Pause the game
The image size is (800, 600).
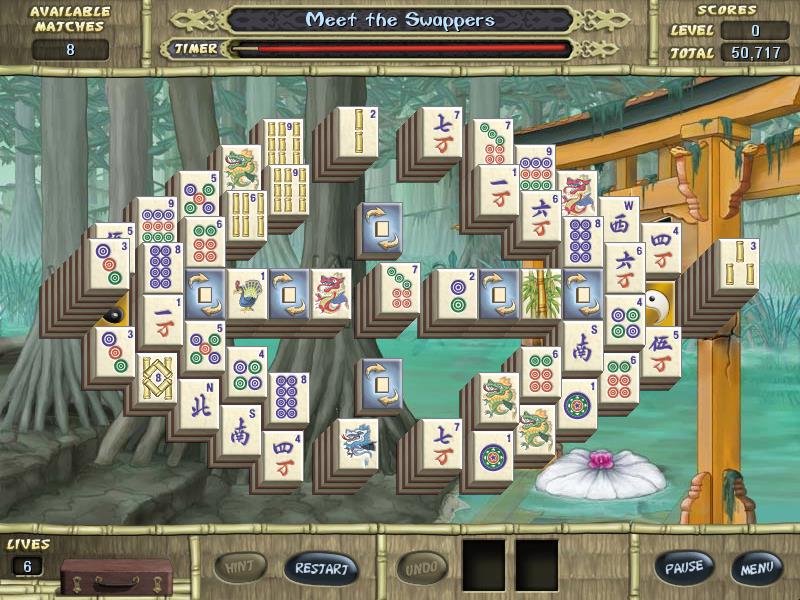point(684,567)
